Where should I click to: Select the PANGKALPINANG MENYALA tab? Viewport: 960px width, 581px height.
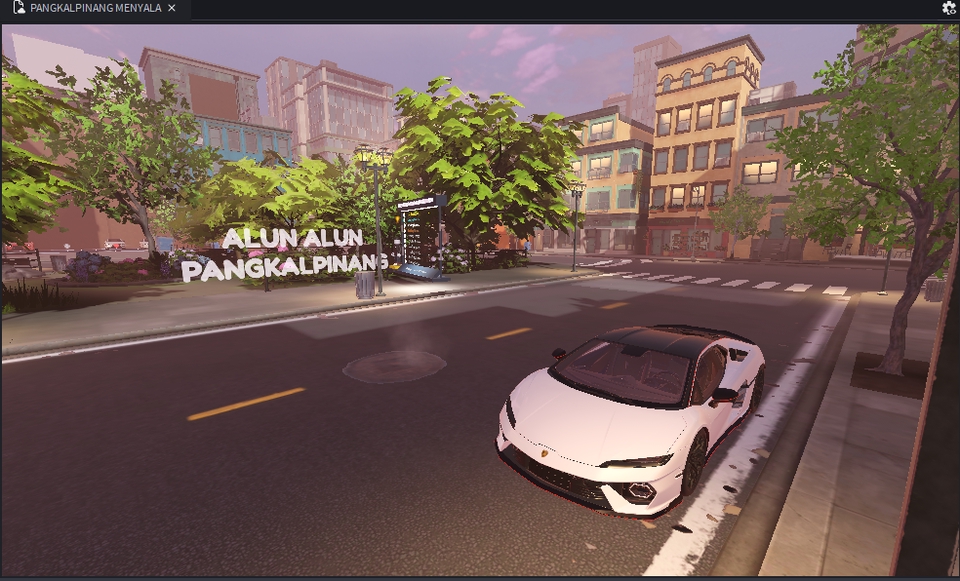click(x=90, y=8)
